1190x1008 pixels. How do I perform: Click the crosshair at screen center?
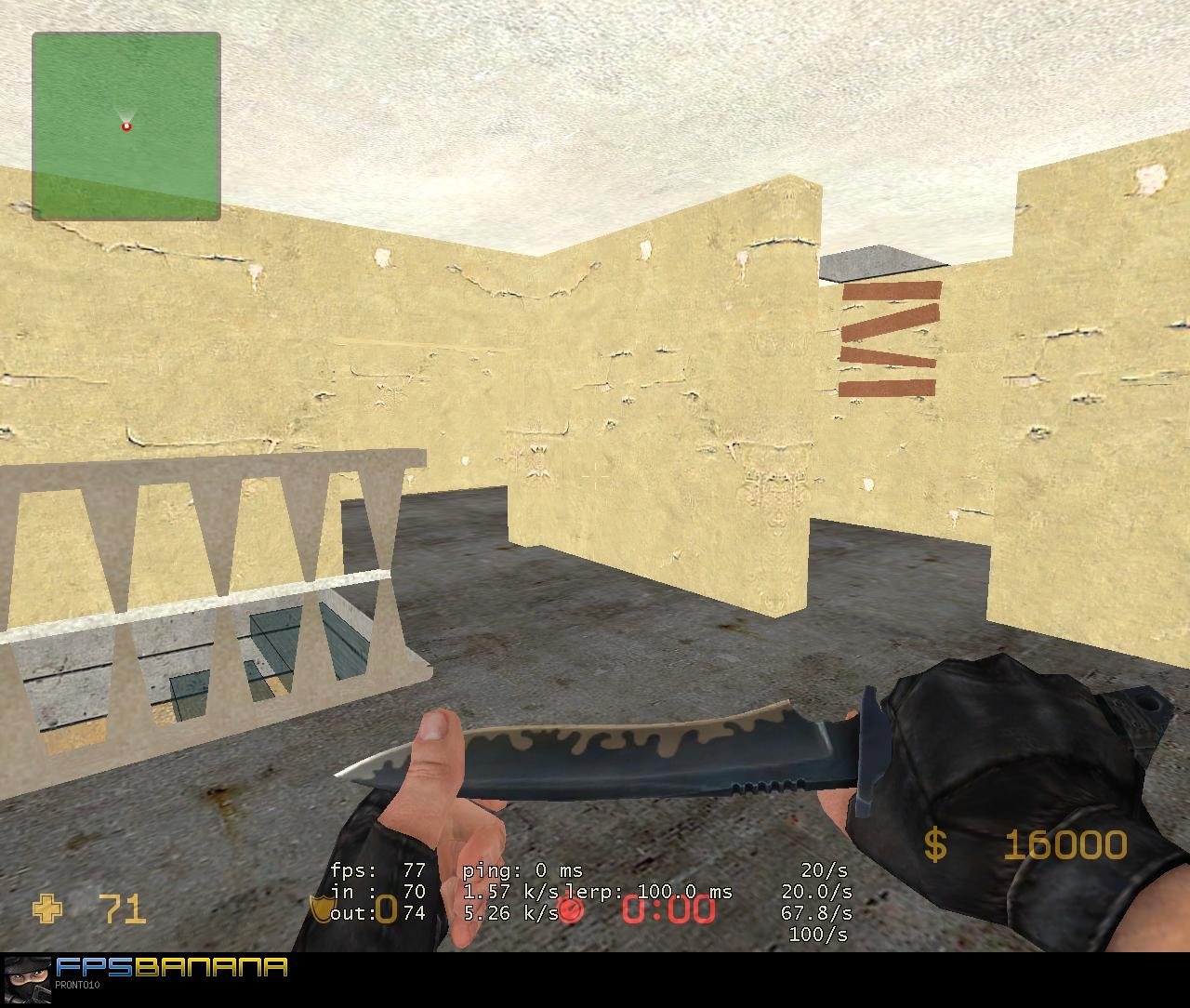[x=595, y=478]
